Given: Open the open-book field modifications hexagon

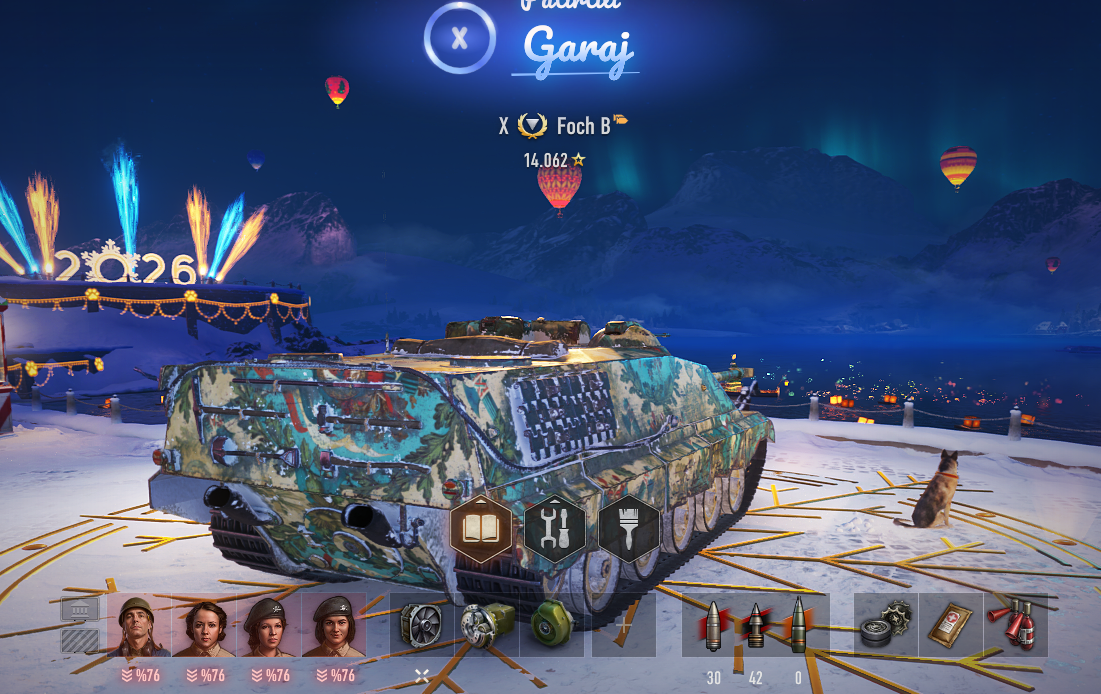Looking at the screenshot, I should point(481,529).
